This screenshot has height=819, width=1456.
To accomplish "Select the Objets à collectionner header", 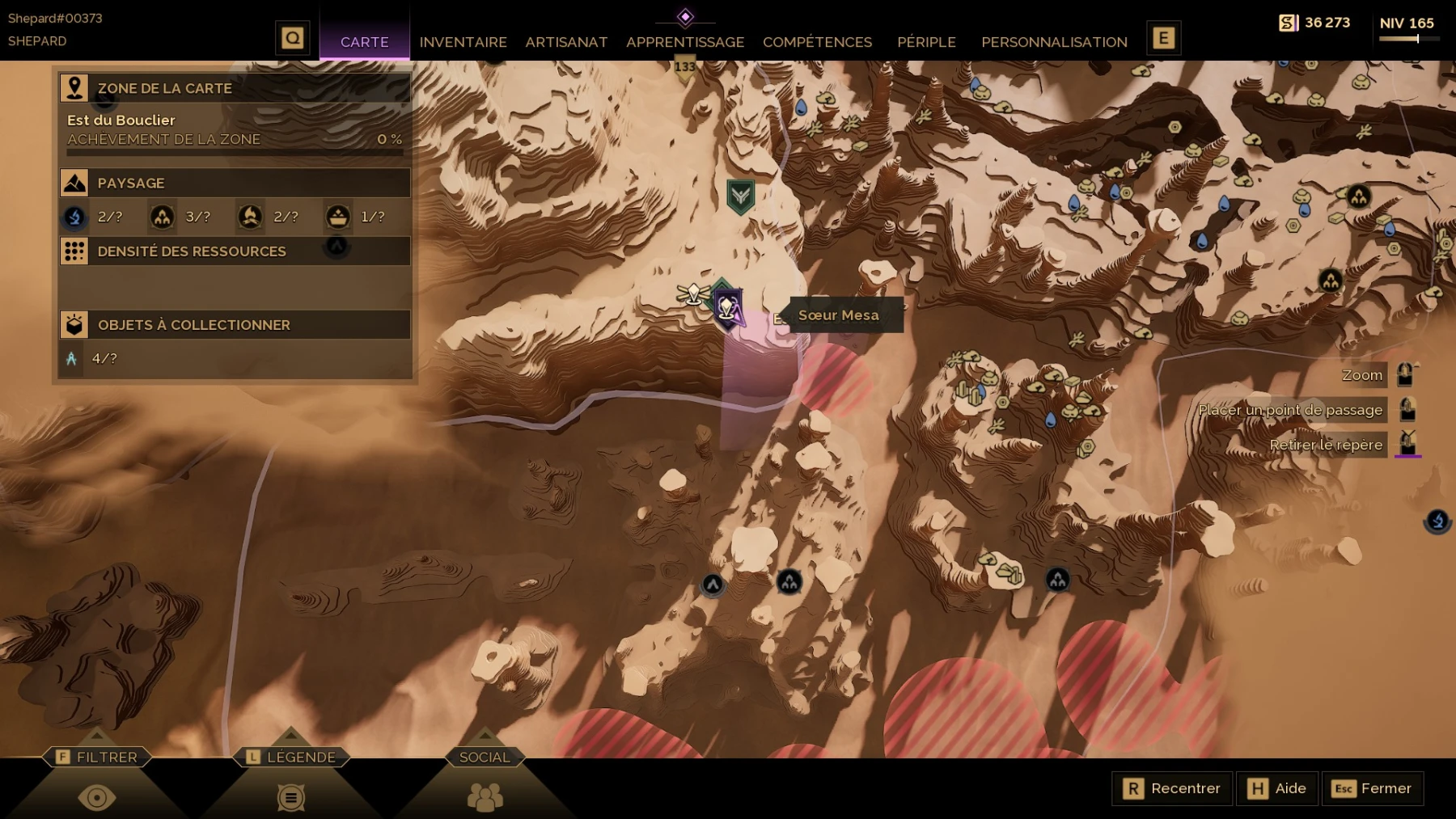I will point(235,325).
